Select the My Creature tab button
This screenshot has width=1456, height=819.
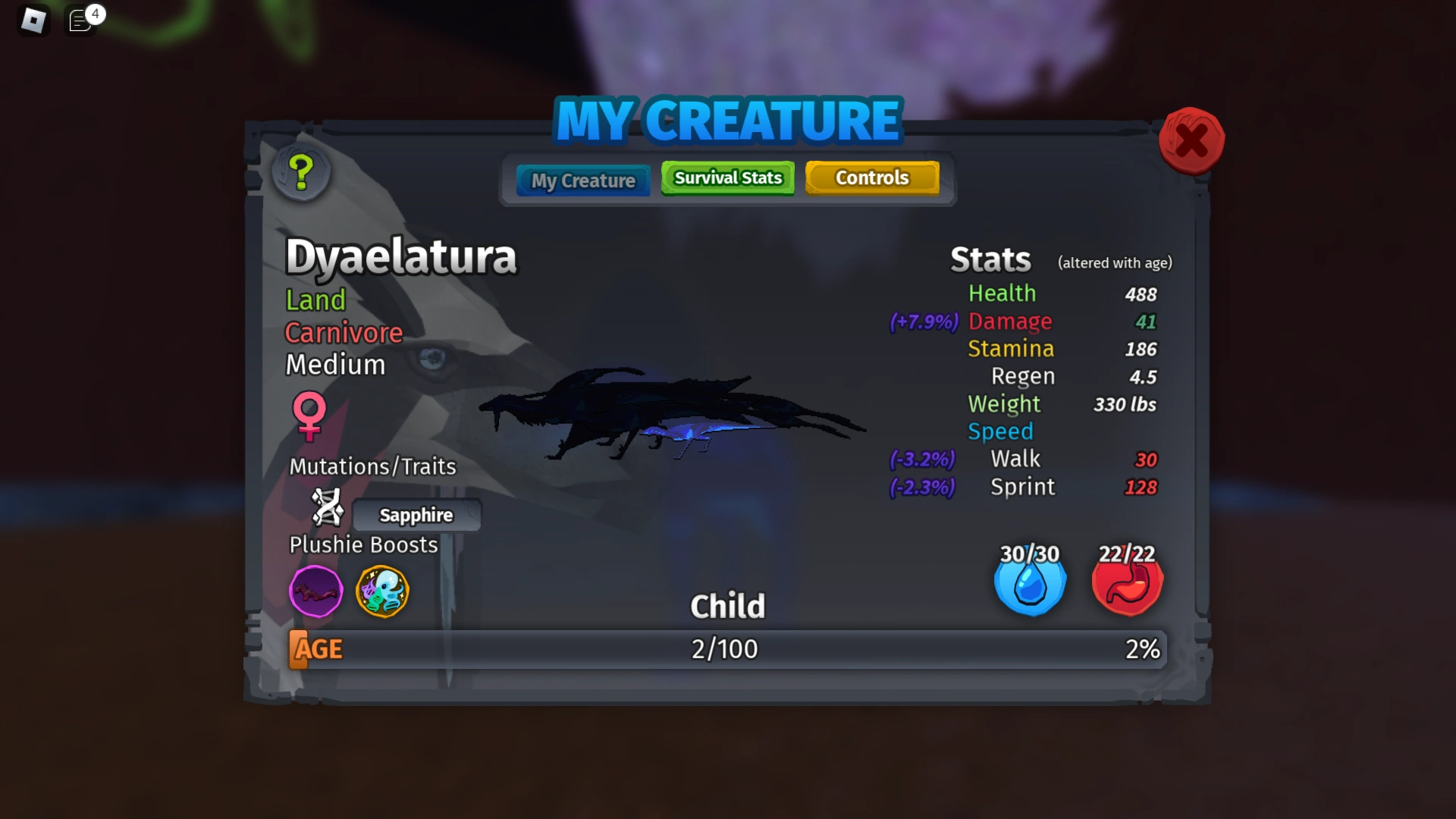(x=582, y=180)
